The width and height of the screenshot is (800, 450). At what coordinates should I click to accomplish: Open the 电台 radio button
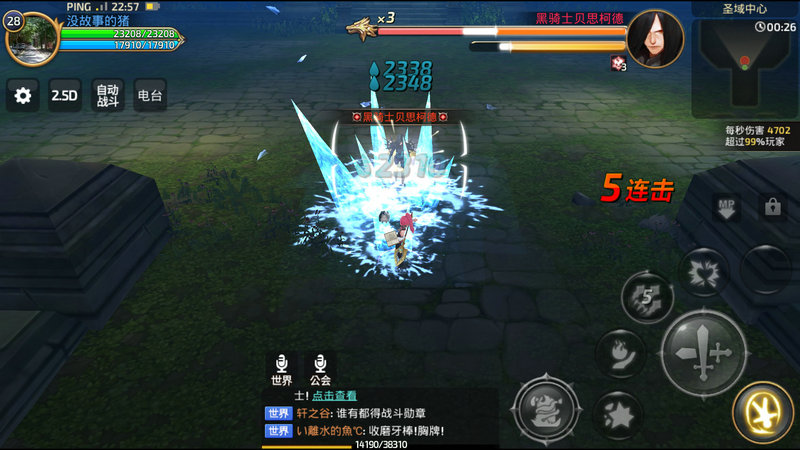click(149, 96)
